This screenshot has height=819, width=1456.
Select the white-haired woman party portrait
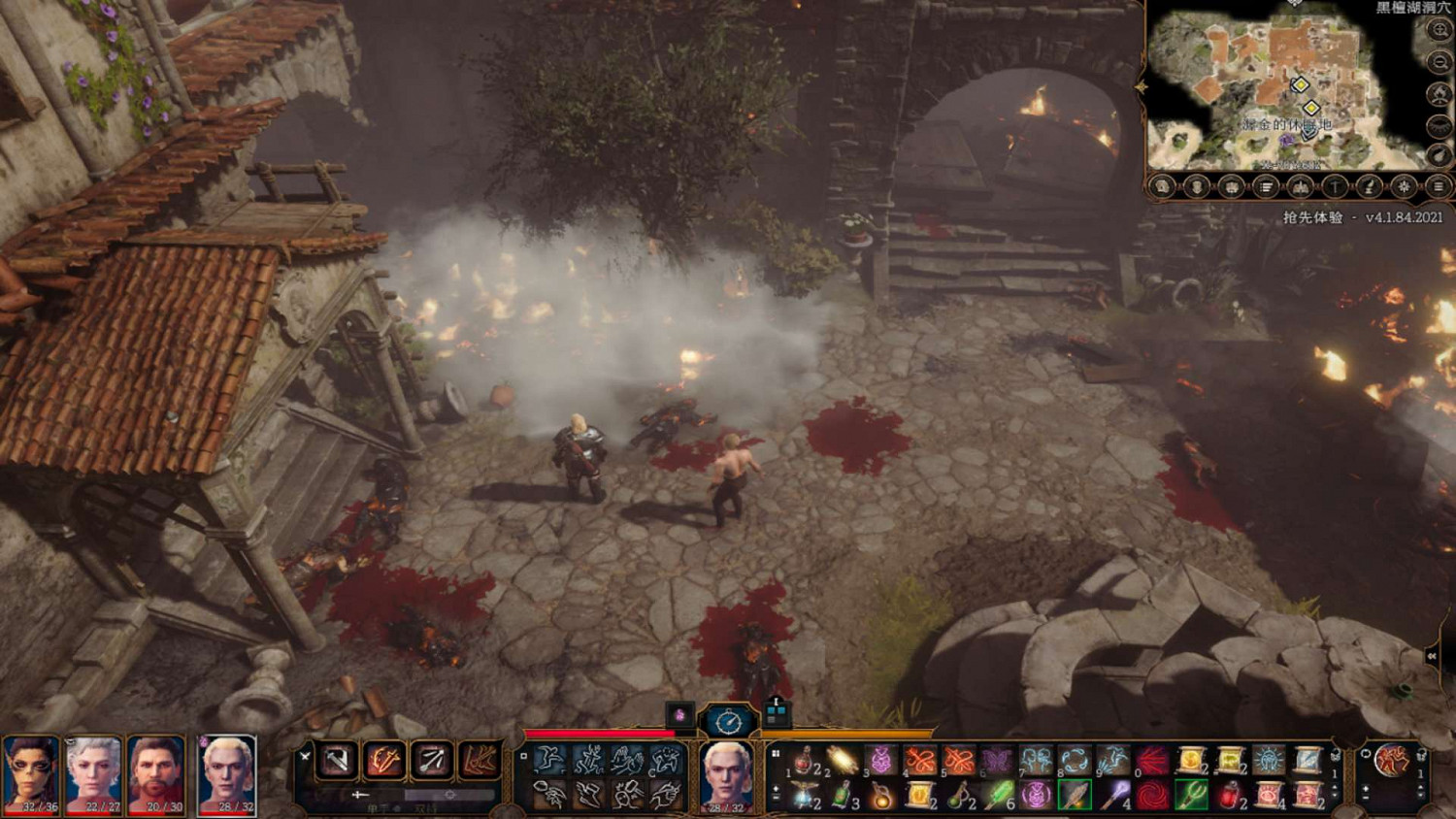[x=94, y=773]
